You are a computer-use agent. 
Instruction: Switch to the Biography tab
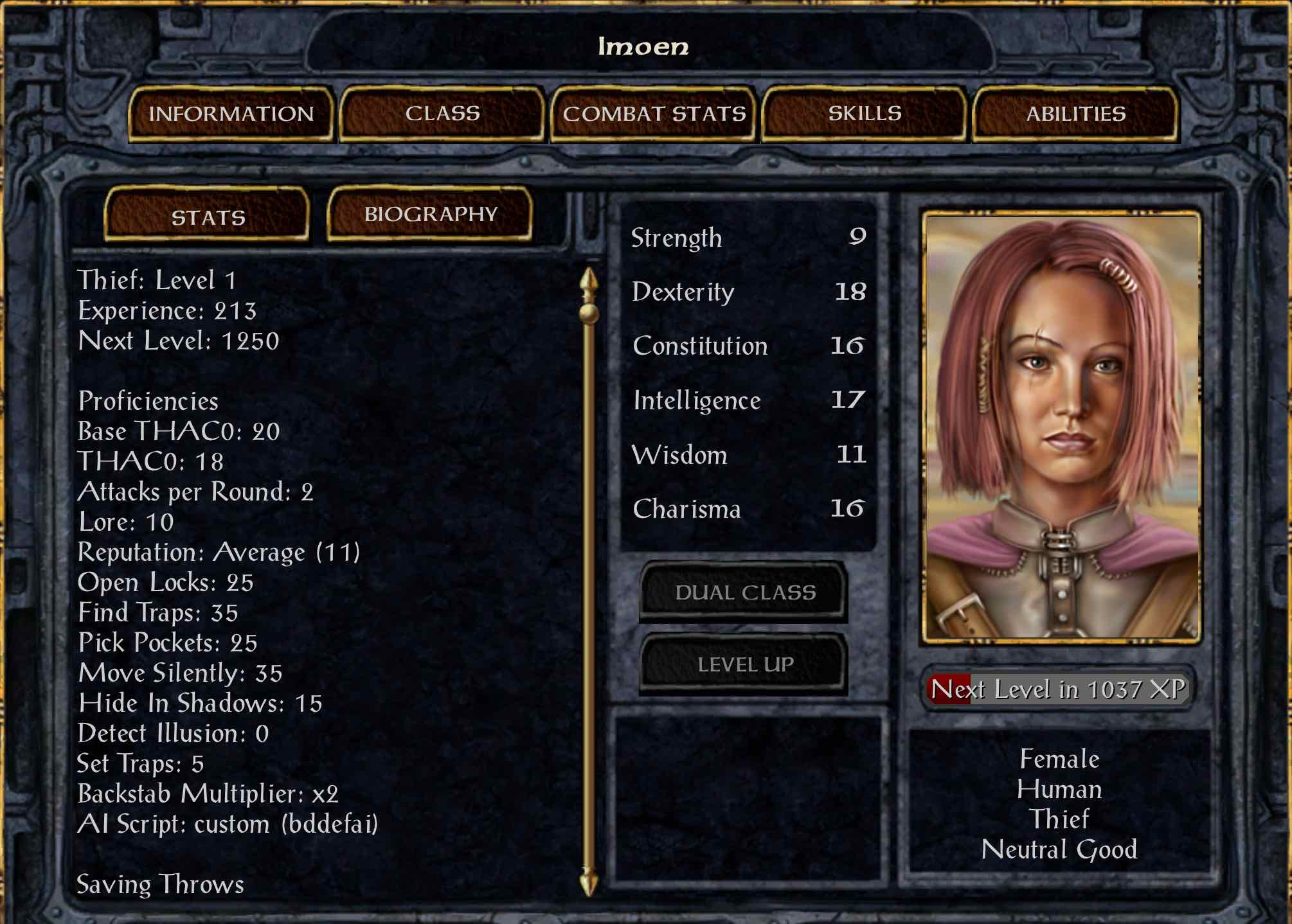tap(430, 214)
